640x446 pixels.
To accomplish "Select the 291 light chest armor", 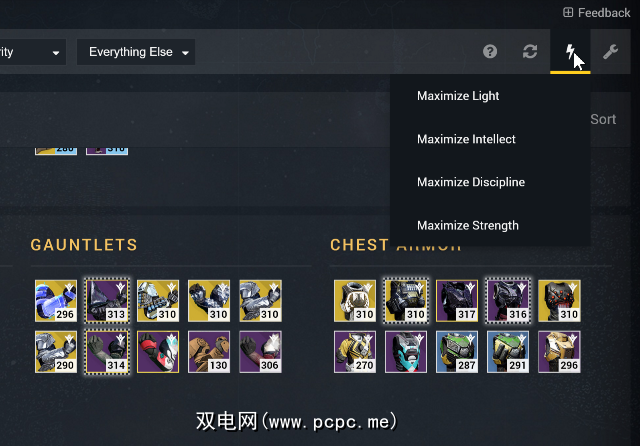I will click(x=508, y=352).
